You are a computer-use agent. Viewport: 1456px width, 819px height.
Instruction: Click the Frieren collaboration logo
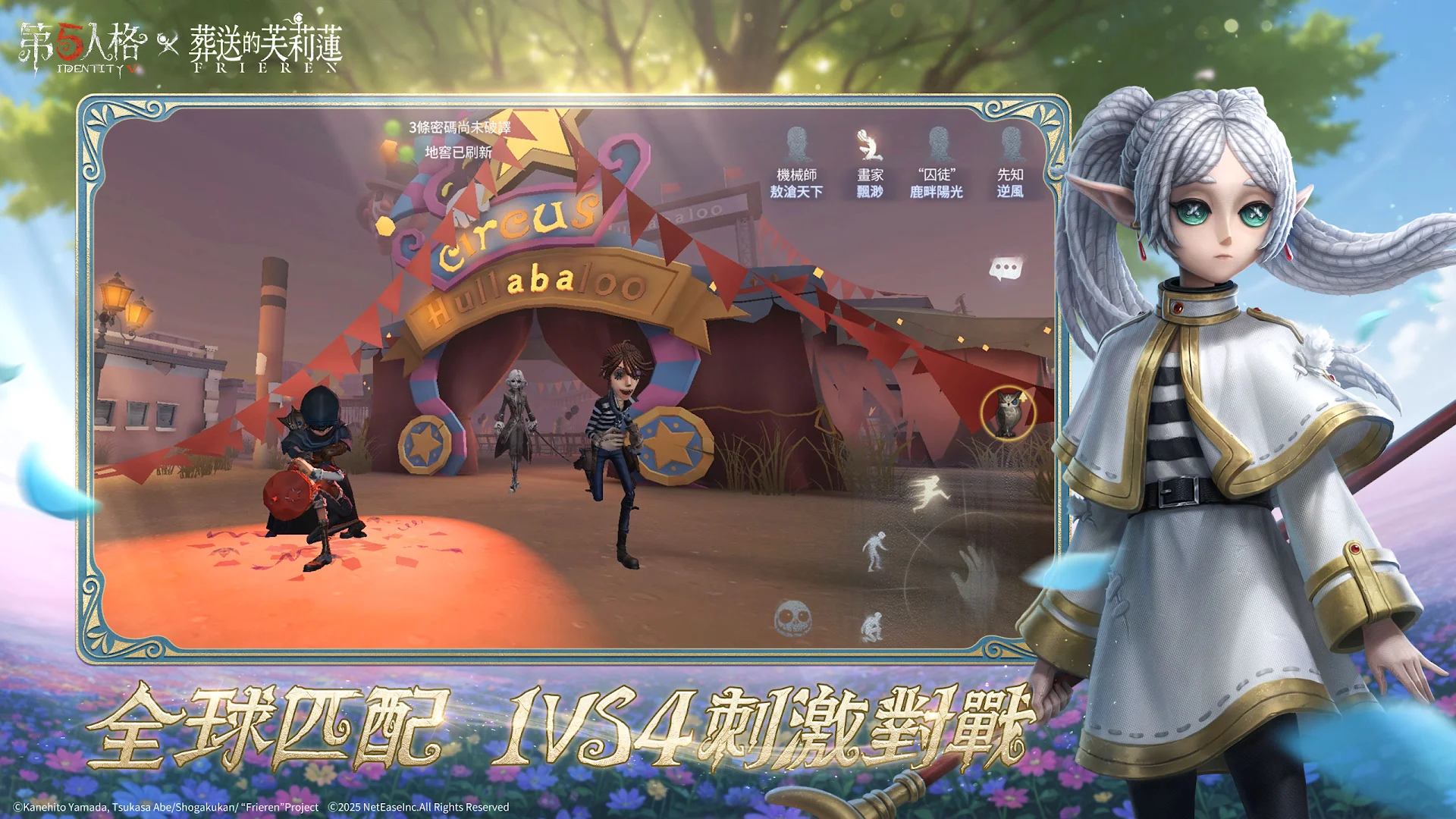265,45
